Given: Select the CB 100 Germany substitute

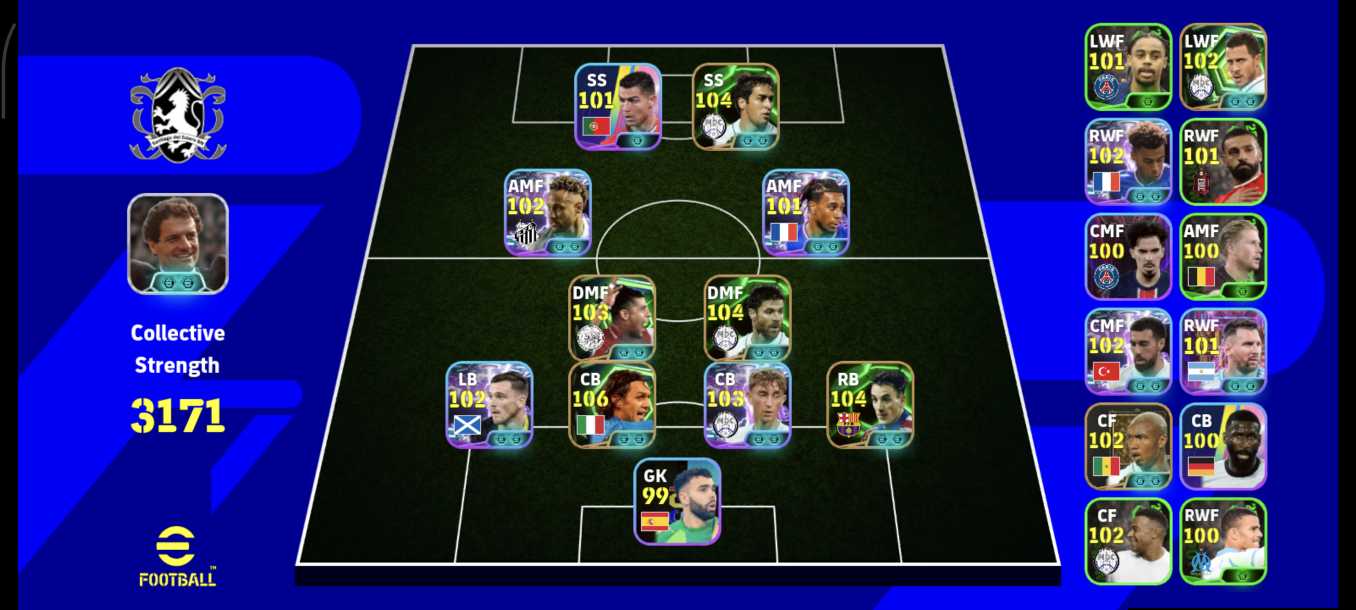Looking at the screenshot, I should pos(1223,446).
